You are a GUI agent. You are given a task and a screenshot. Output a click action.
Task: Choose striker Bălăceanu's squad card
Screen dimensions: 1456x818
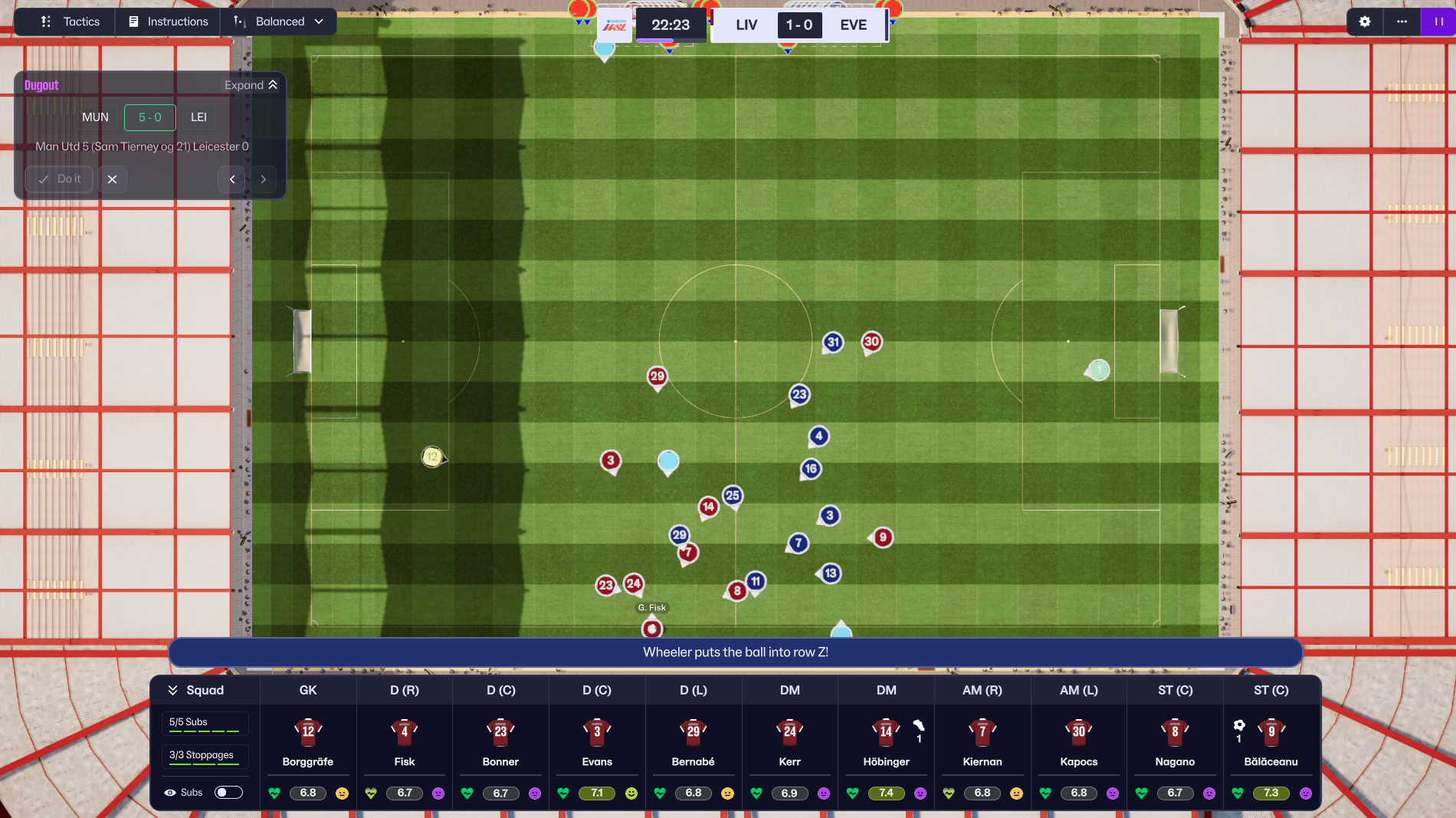[1271, 742]
